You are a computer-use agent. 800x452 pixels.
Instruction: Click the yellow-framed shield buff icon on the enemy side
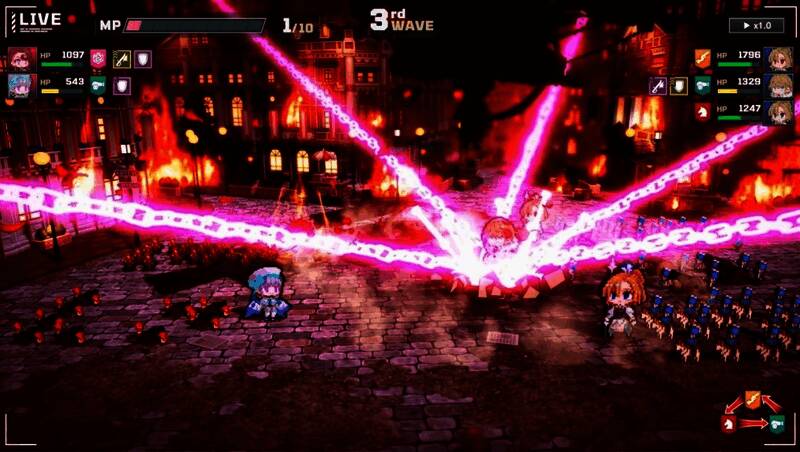tap(679, 86)
